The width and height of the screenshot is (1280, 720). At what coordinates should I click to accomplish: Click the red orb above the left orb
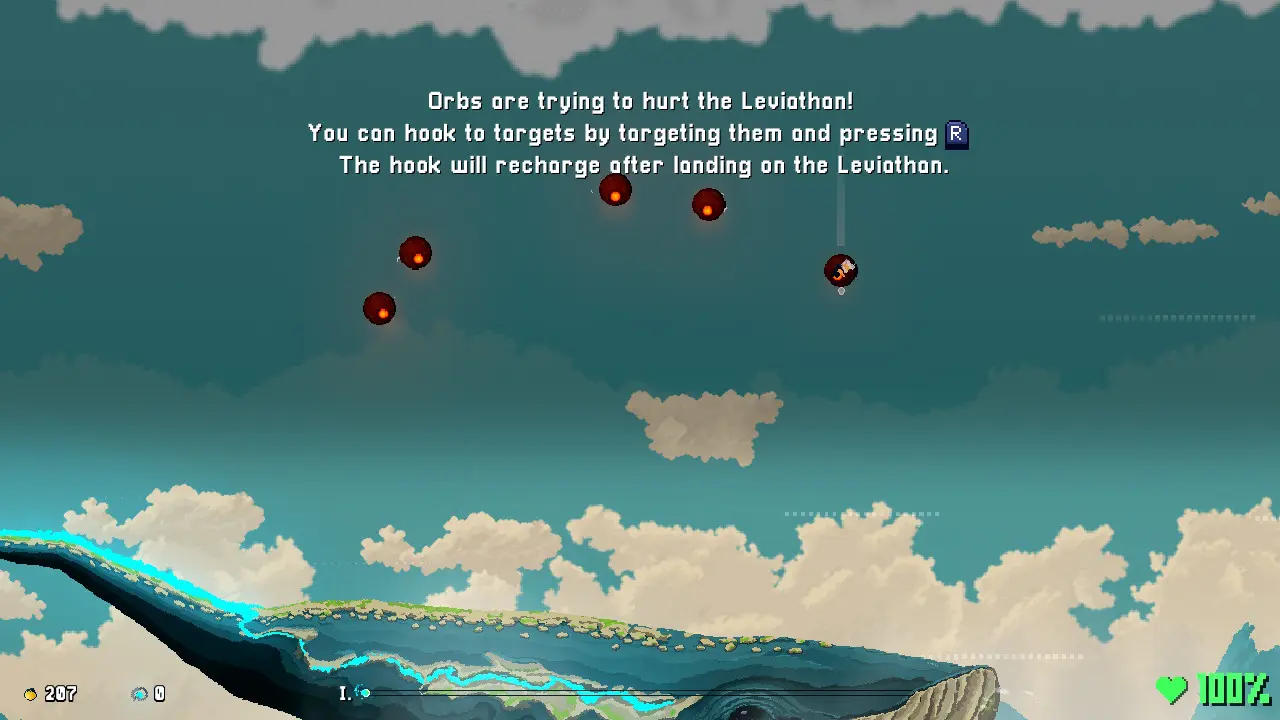coord(415,254)
